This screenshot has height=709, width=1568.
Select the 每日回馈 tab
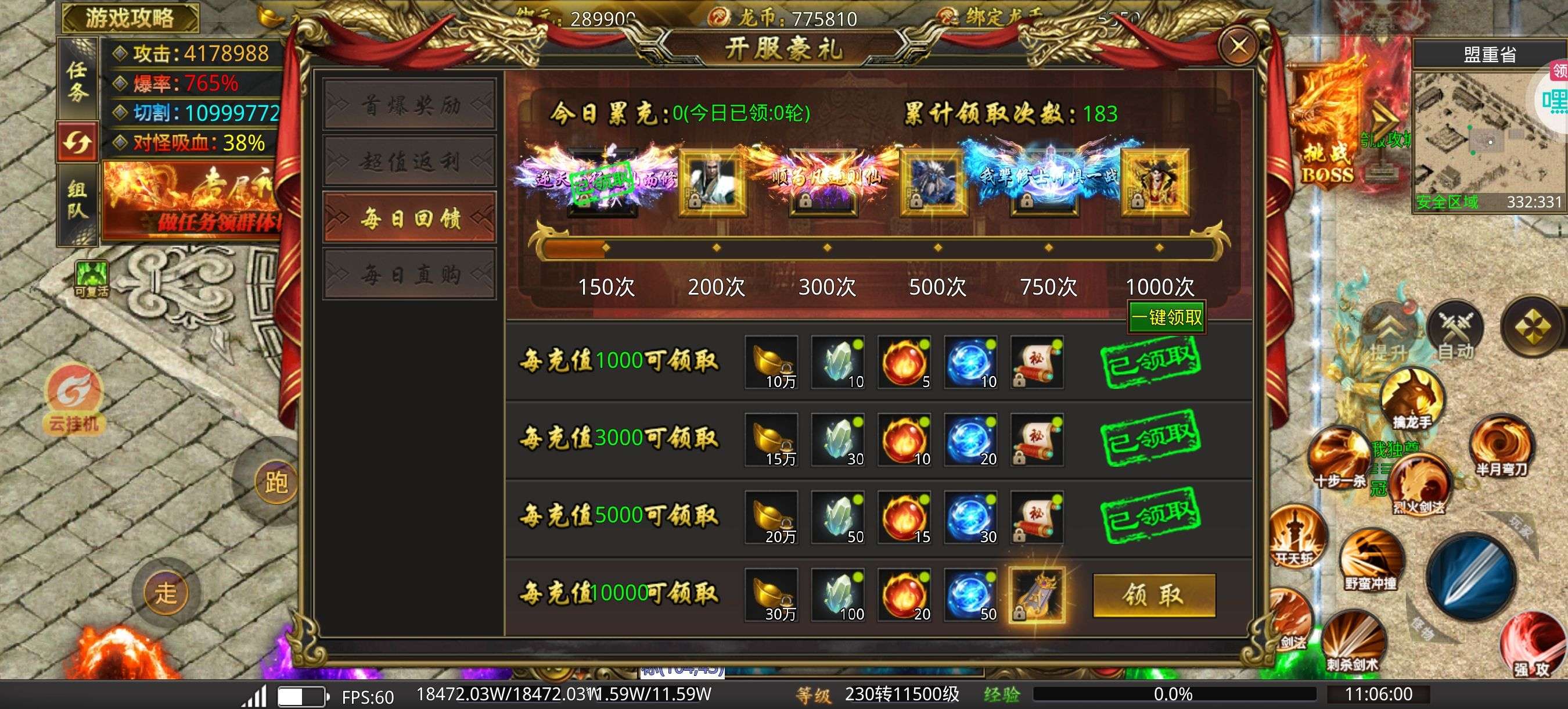pyautogui.click(x=409, y=217)
